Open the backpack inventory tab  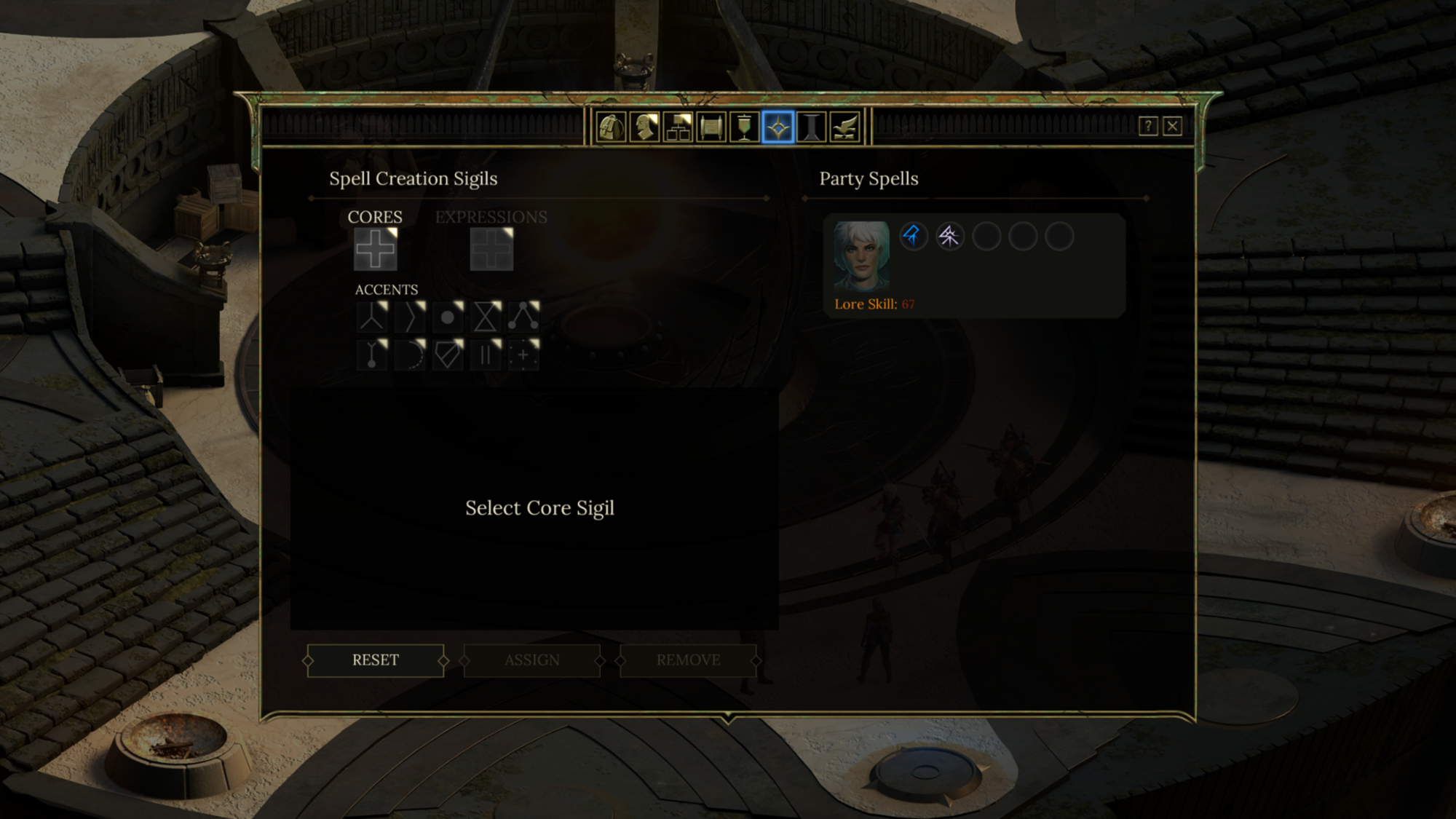[612, 127]
